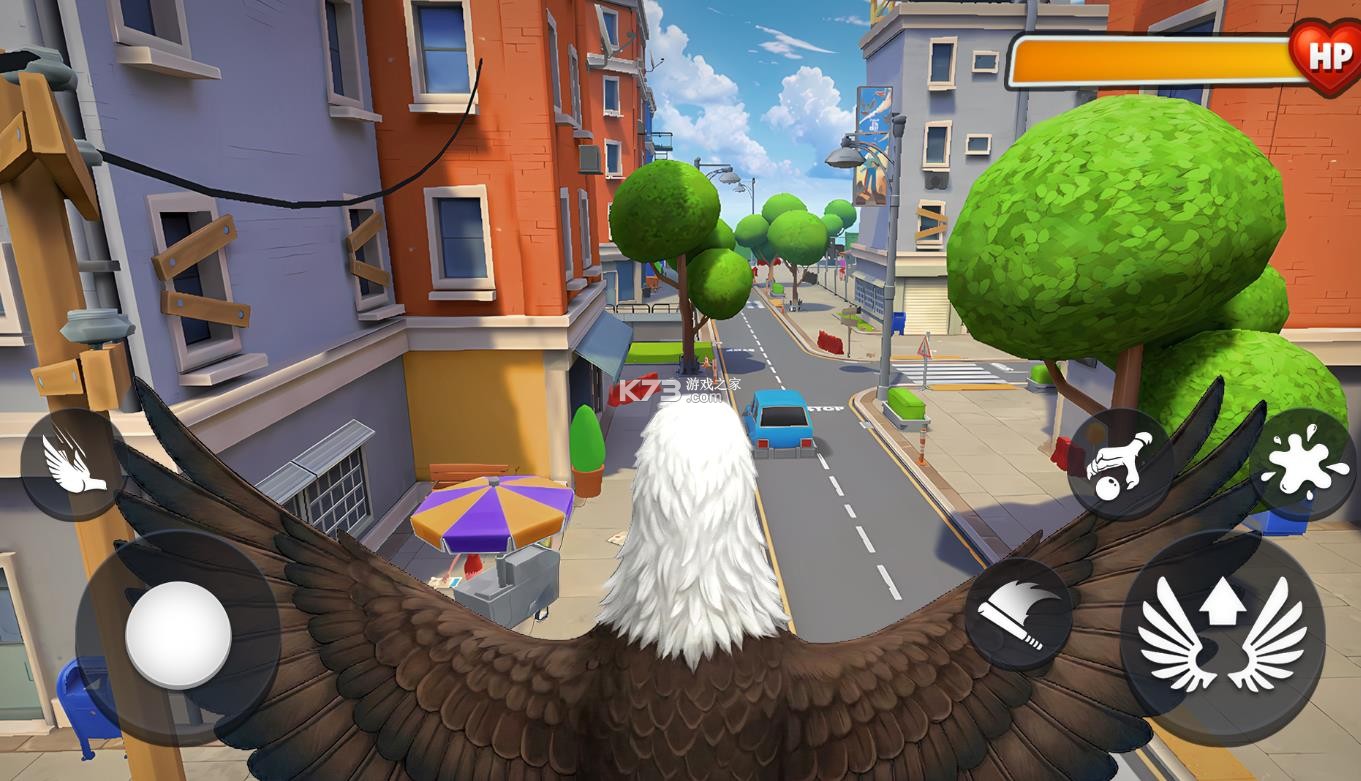The height and width of the screenshot is (781, 1361).
Task: Activate the wing swipe attack button
Action: click(1017, 613)
